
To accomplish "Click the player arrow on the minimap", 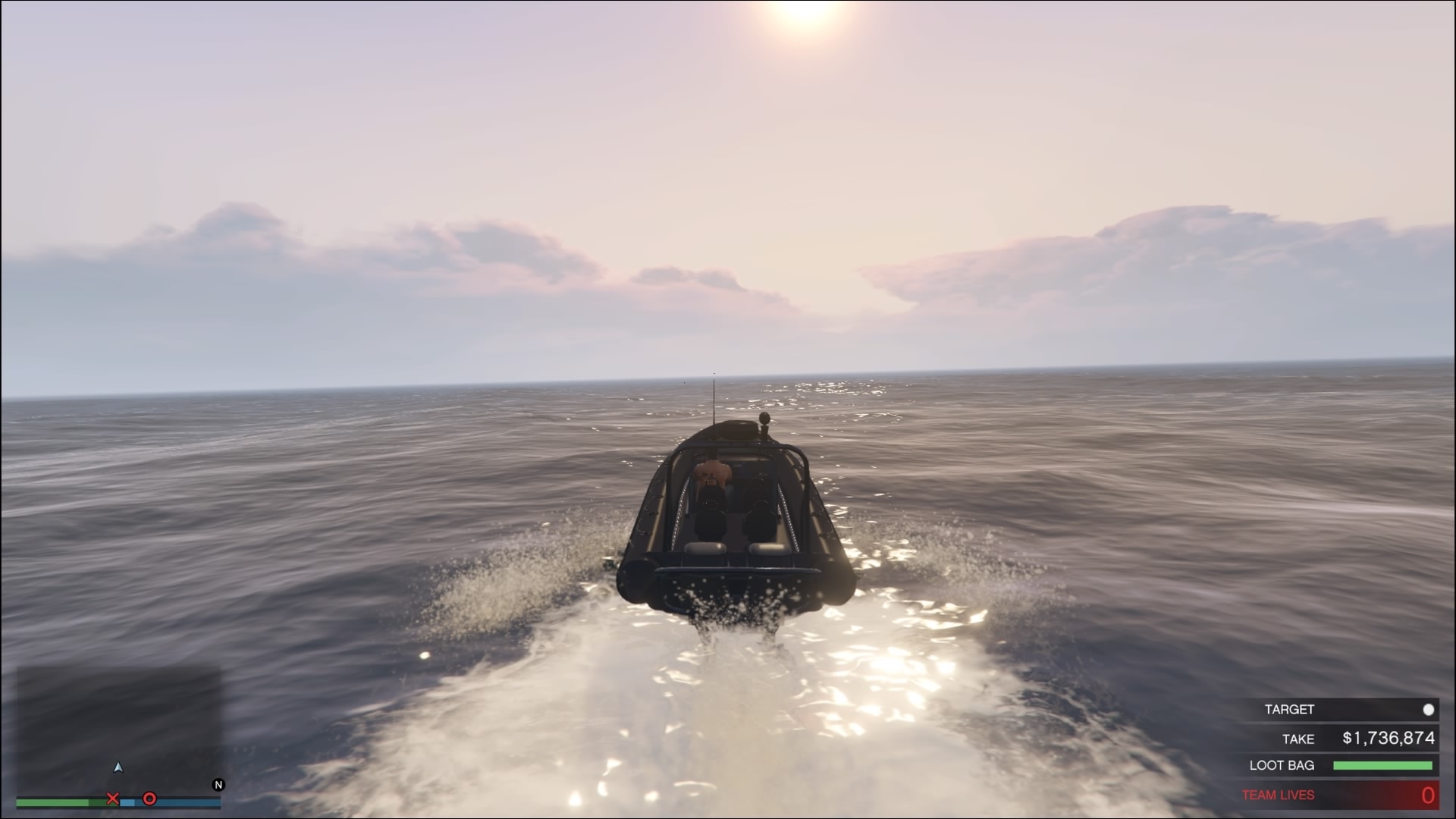I will coord(118,767).
